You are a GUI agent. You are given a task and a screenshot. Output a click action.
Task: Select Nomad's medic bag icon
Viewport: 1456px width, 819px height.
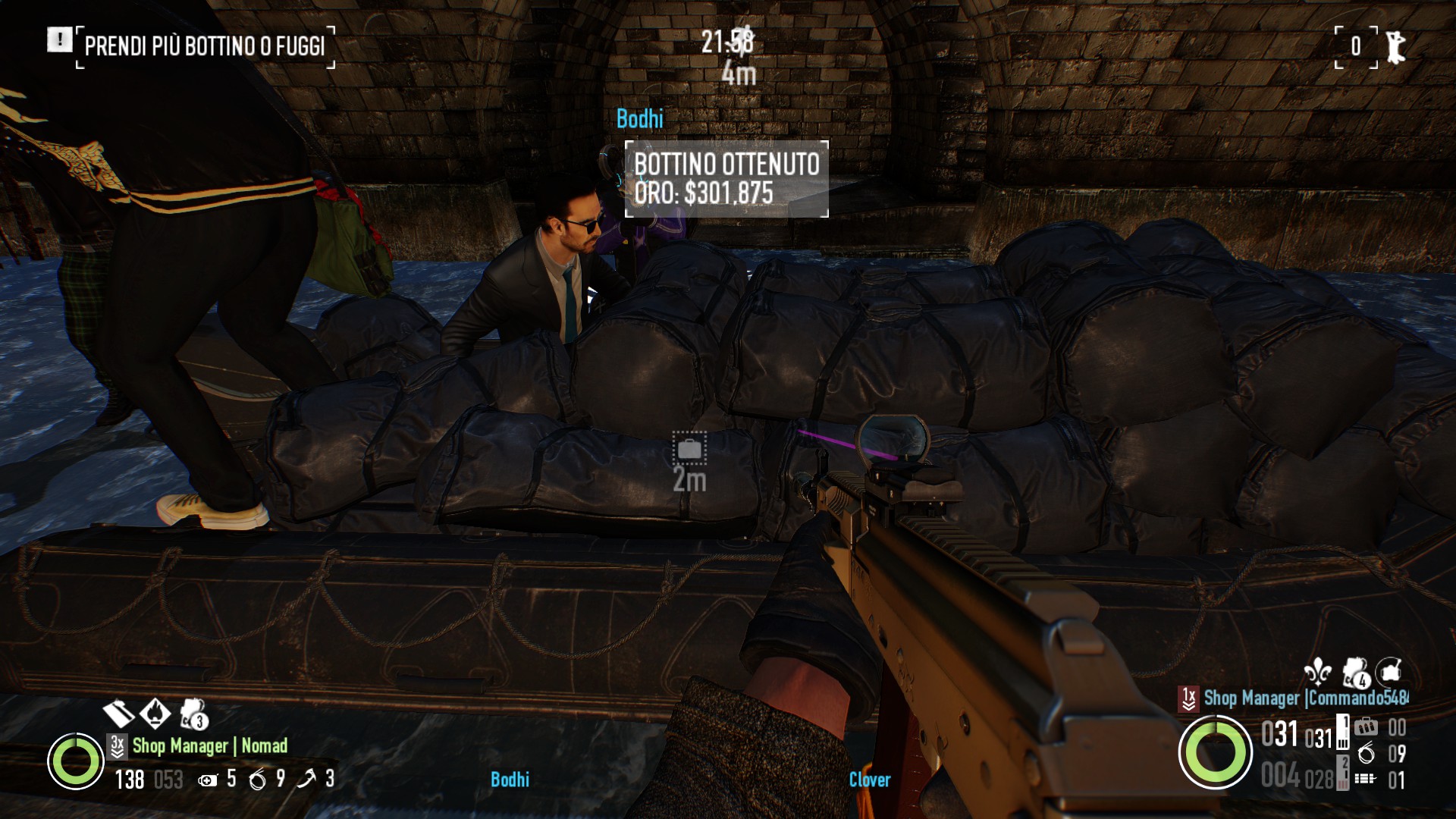pos(208,780)
